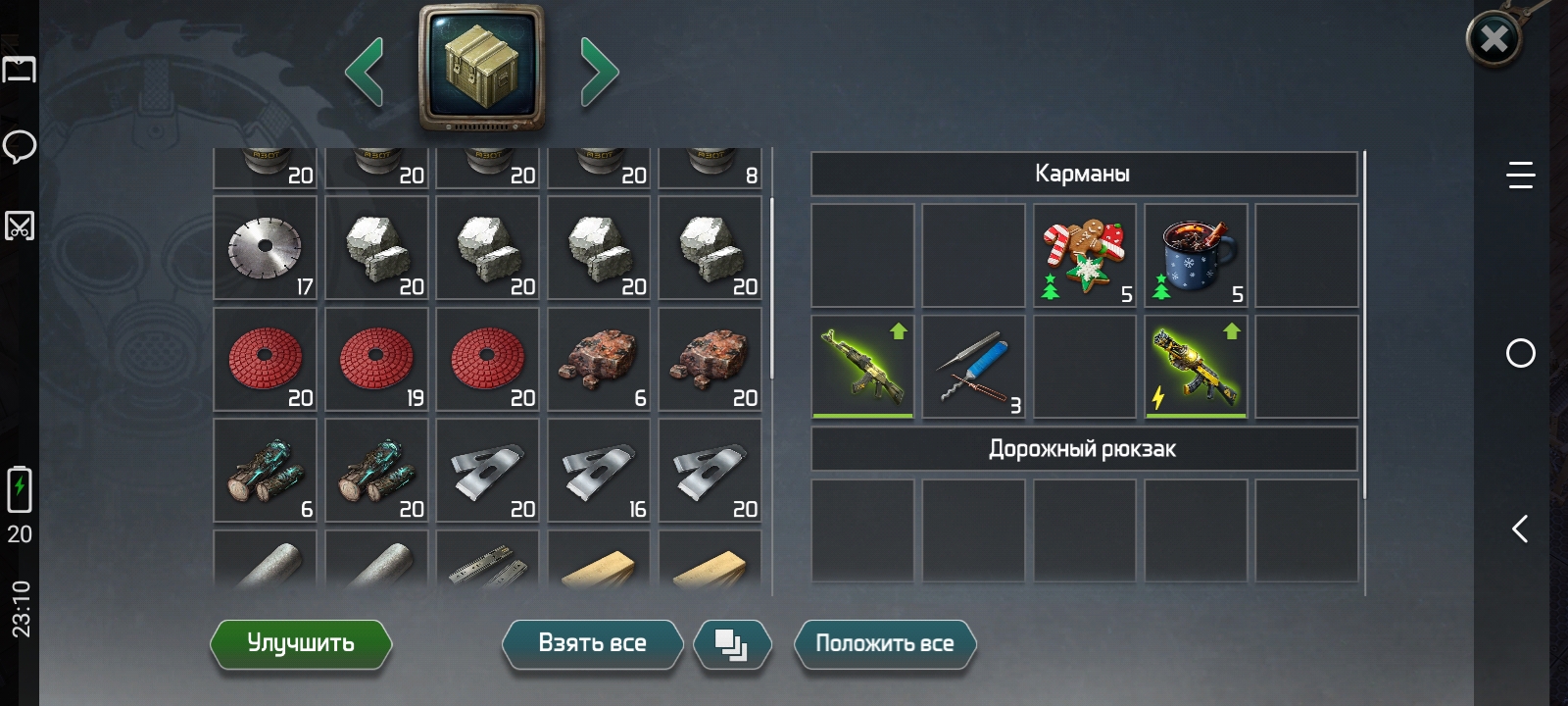Switch to the next storage chest
1568x706 pixels.
[599, 72]
